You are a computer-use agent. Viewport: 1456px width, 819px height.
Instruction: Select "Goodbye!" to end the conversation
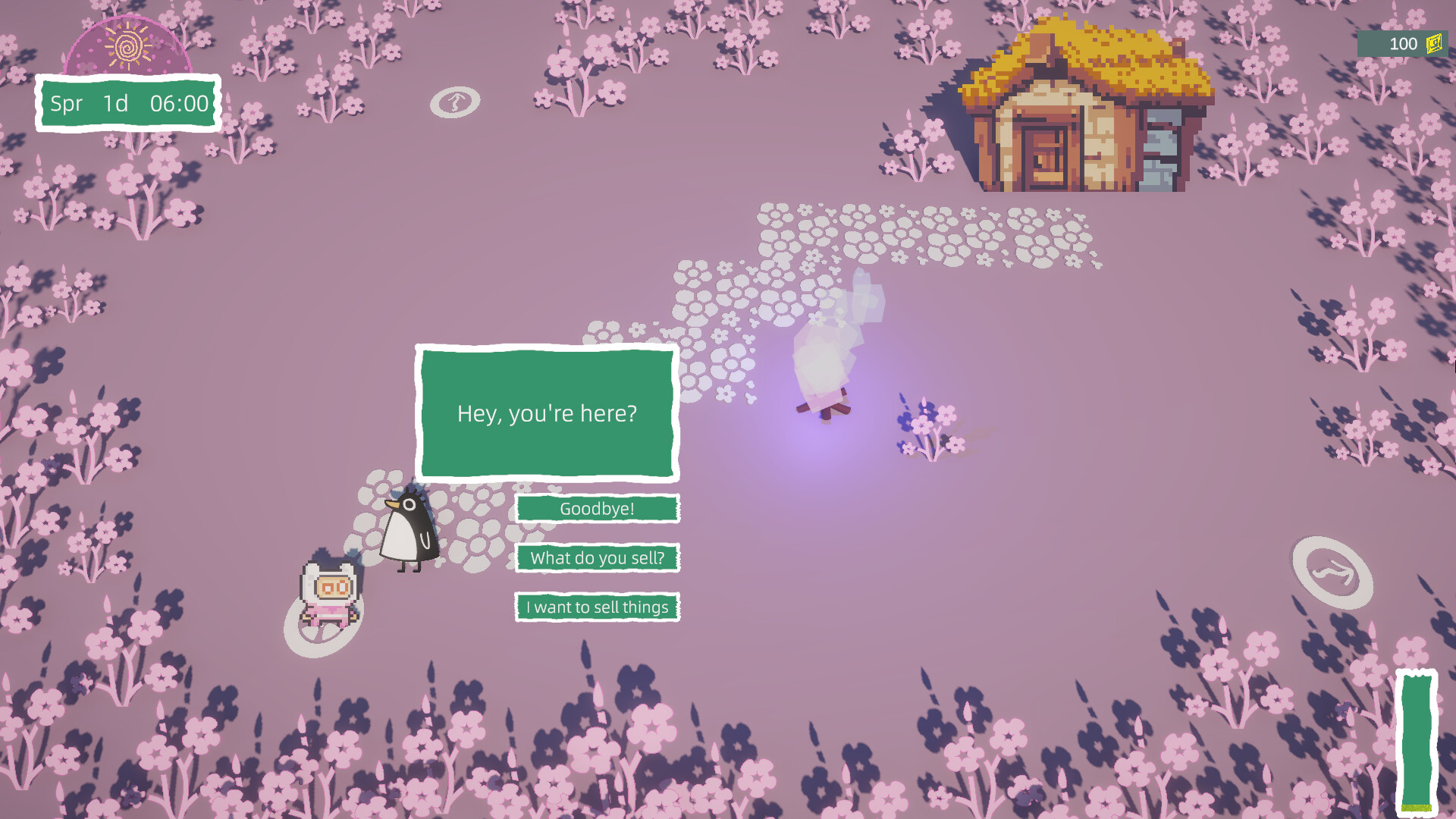point(597,509)
